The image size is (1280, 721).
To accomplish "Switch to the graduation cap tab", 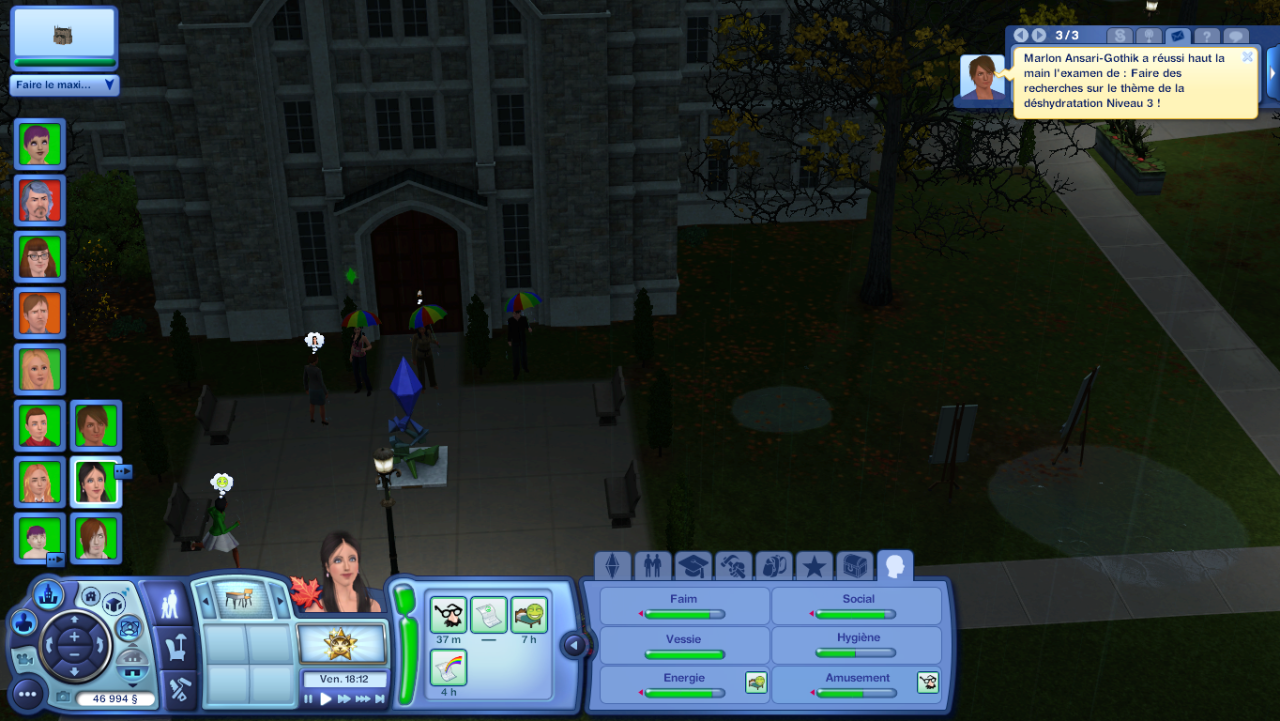I will pos(693,567).
